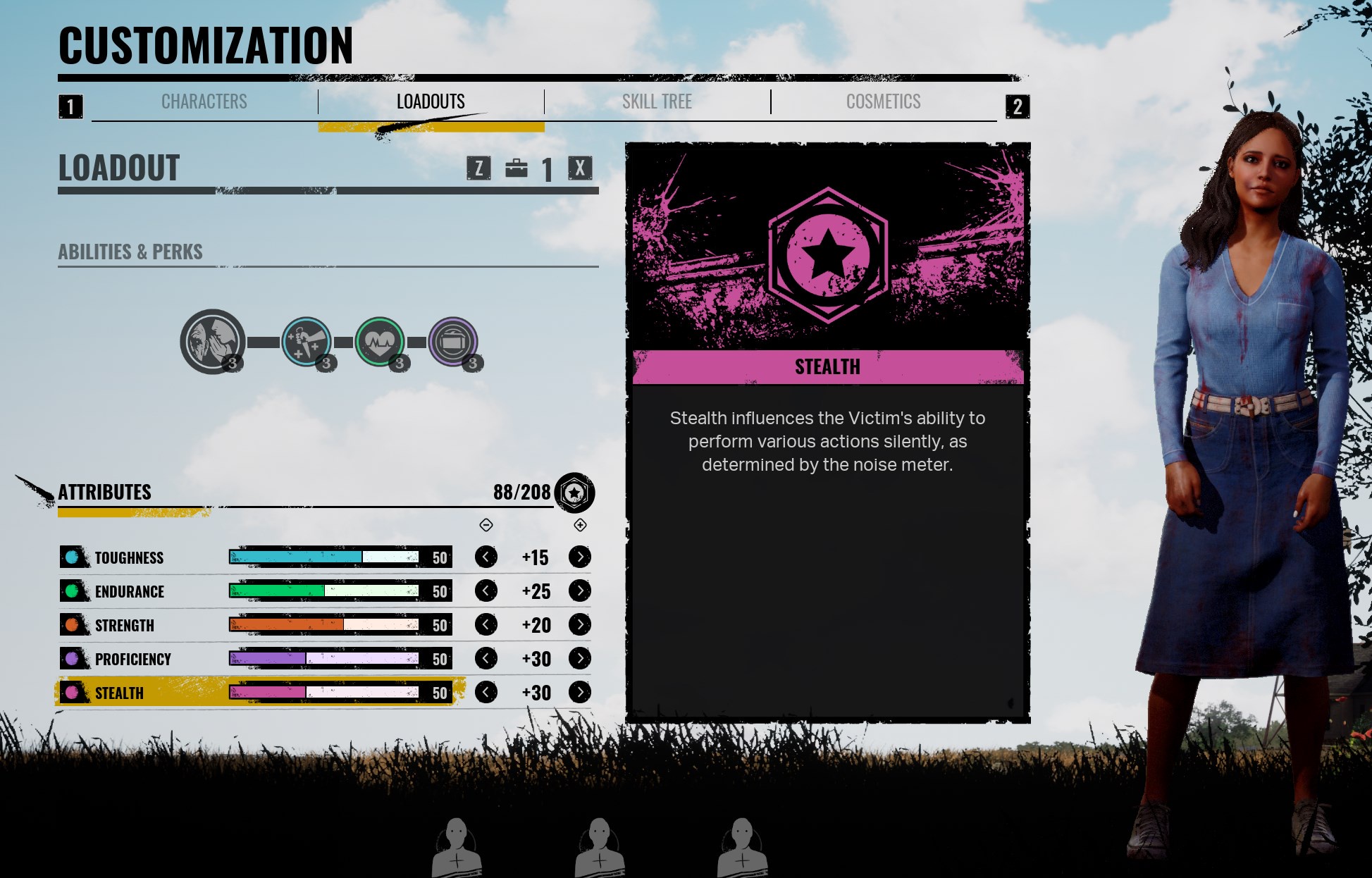The width and height of the screenshot is (1372, 878).
Task: Remove points from Stealth
Action: pyautogui.click(x=486, y=693)
